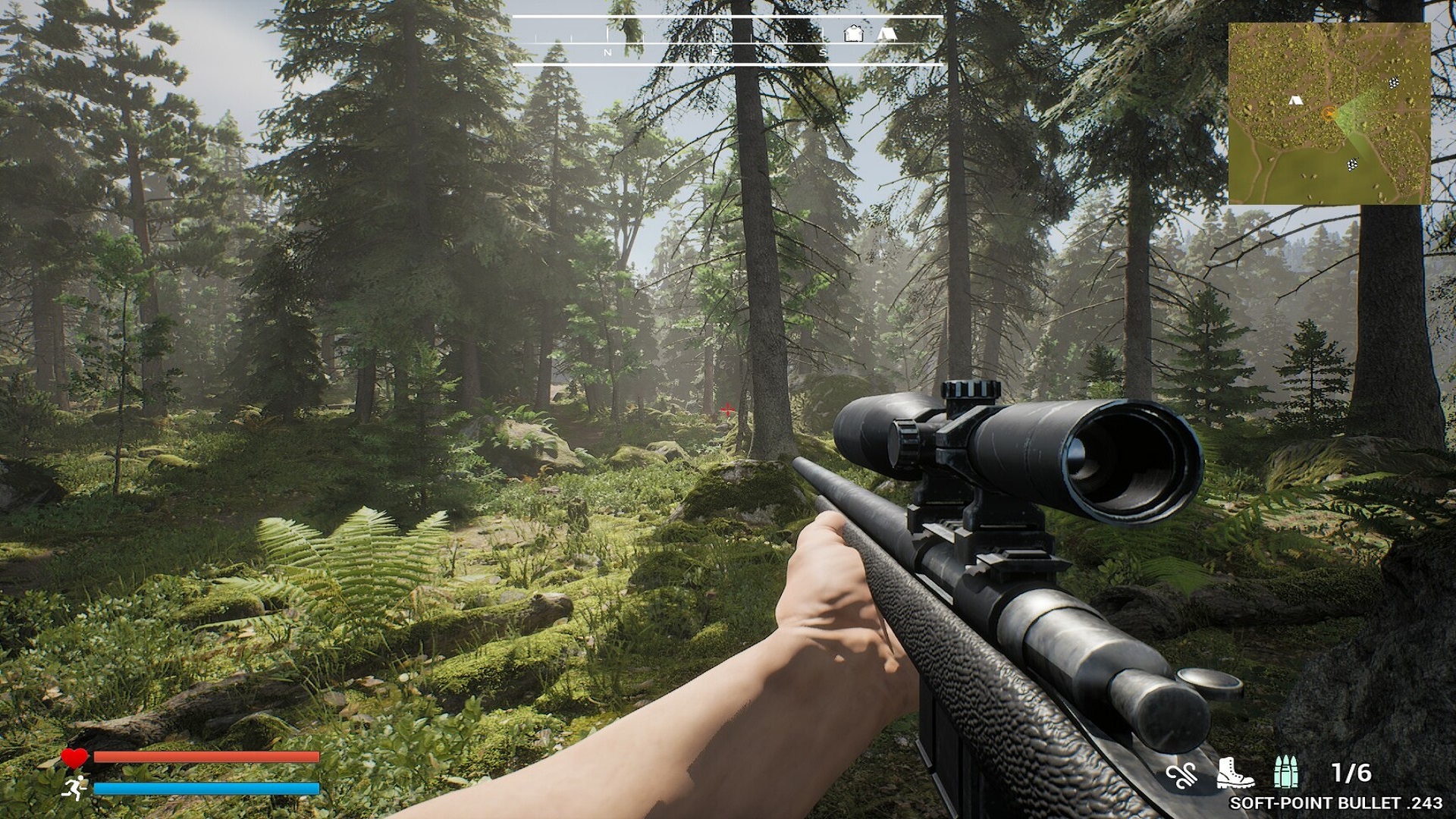The height and width of the screenshot is (819, 1456).
Task: Click the house icon on the compass
Action: [853, 33]
